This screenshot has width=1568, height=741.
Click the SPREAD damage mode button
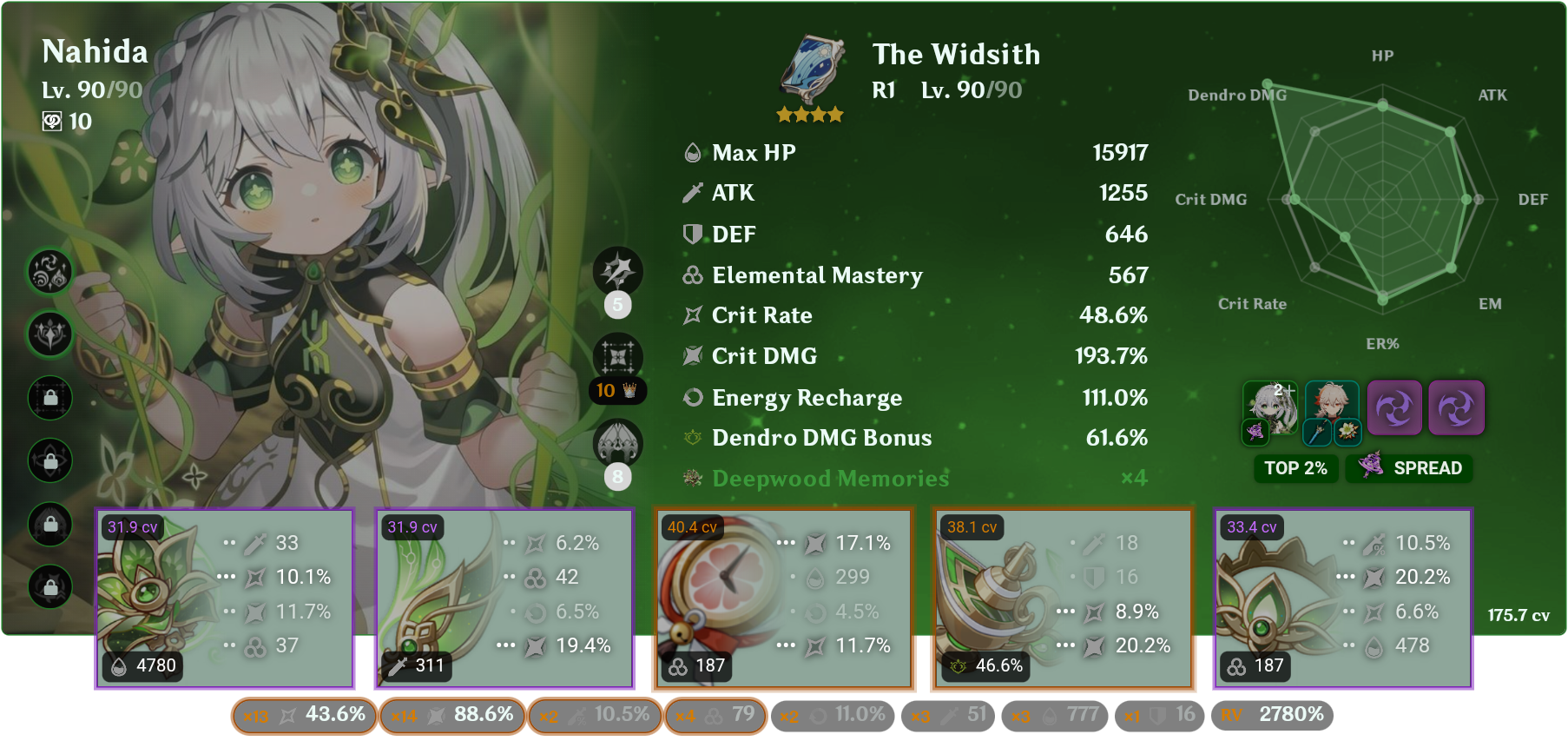1408,468
